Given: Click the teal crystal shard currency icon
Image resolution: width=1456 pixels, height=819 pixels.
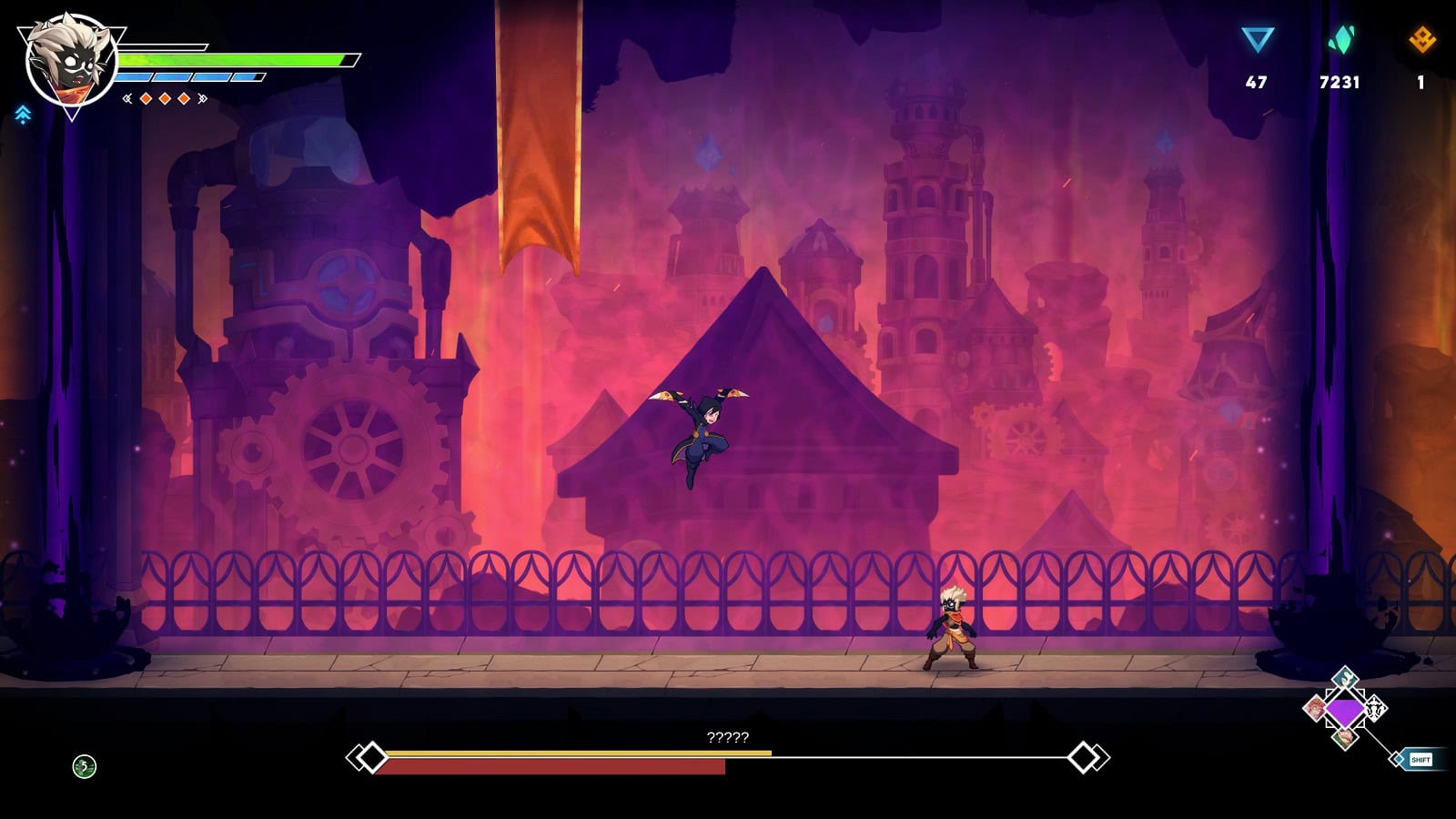Looking at the screenshot, I should [x=1340, y=40].
